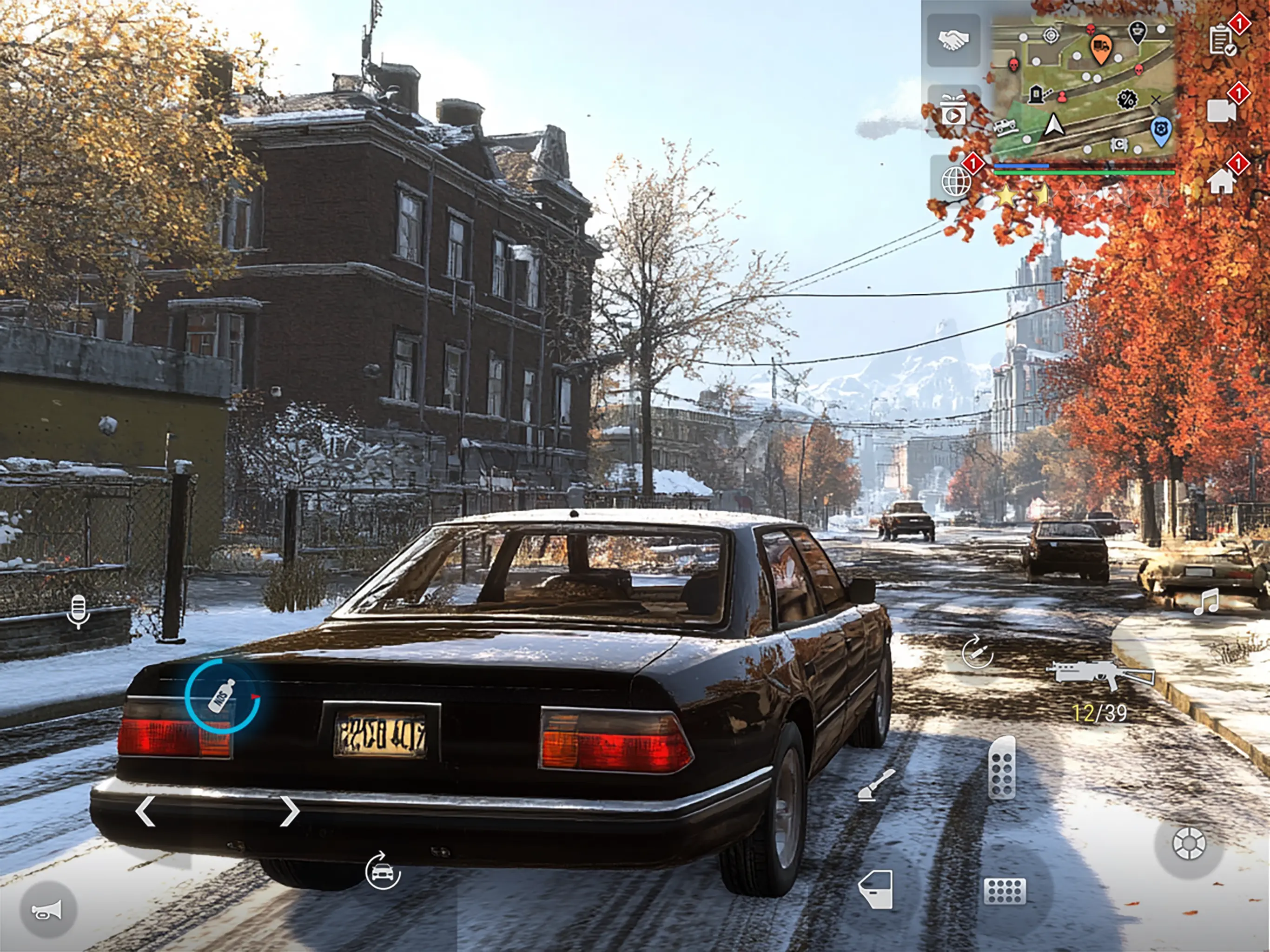This screenshot has height=952, width=1270.
Task: Open the globe online menu
Action: [957, 181]
